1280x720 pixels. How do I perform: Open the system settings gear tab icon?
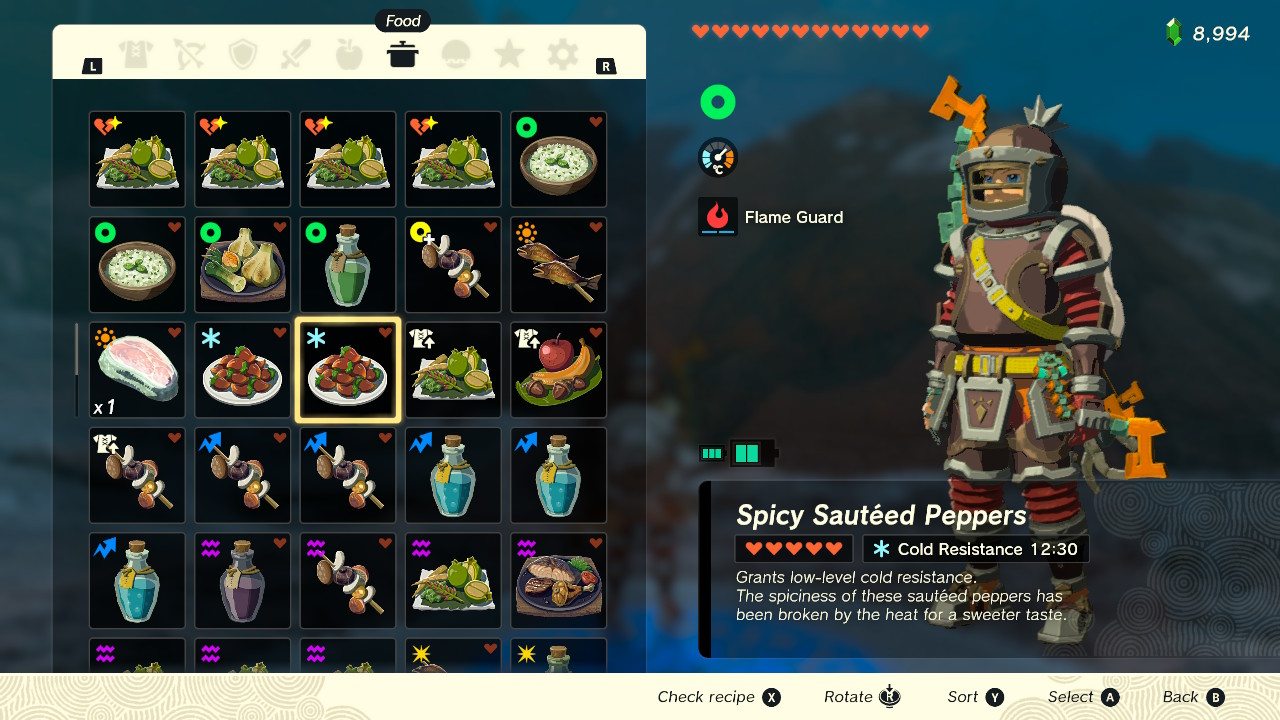[562, 55]
